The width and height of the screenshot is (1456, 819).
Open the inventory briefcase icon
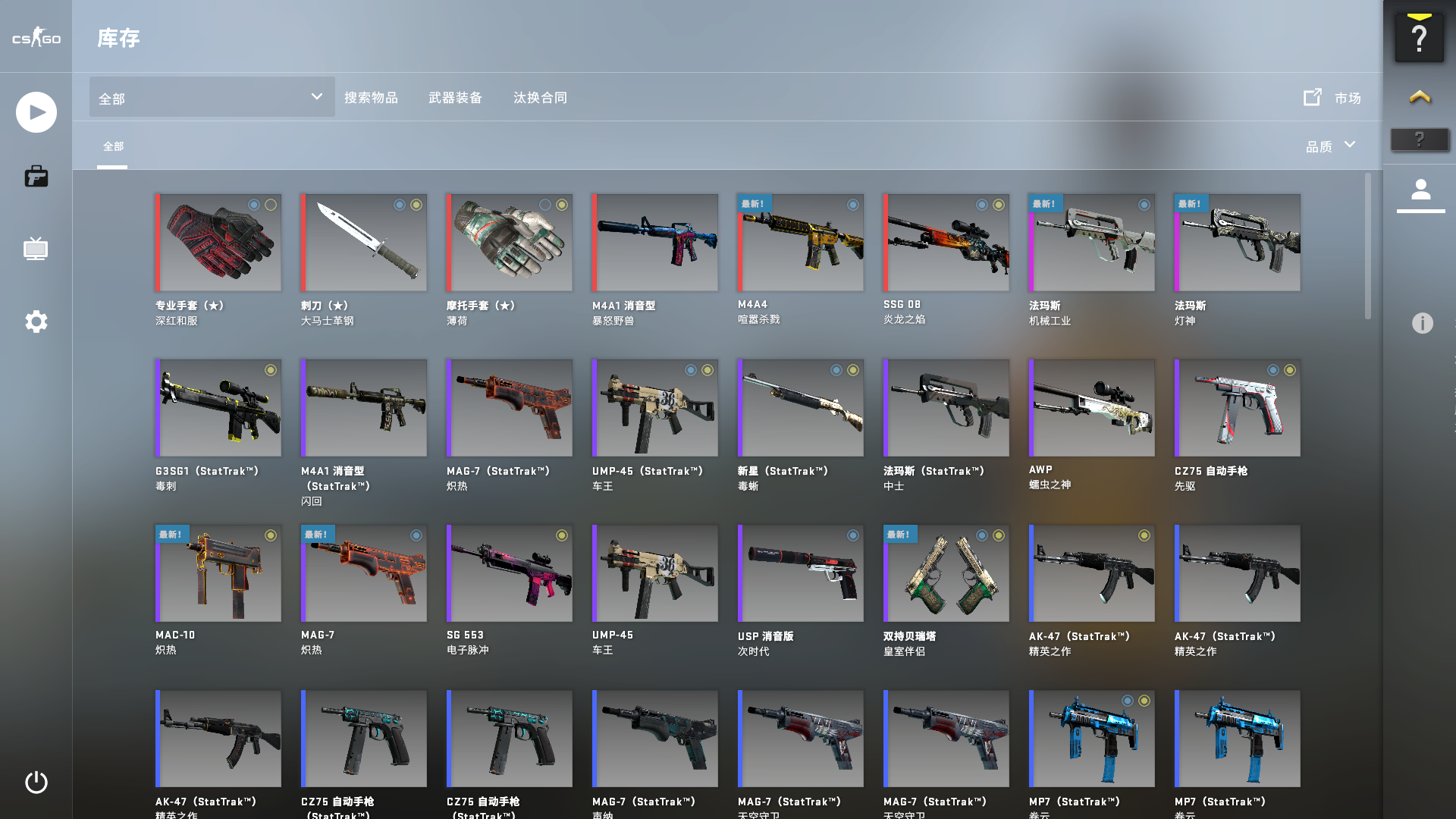coord(35,176)
